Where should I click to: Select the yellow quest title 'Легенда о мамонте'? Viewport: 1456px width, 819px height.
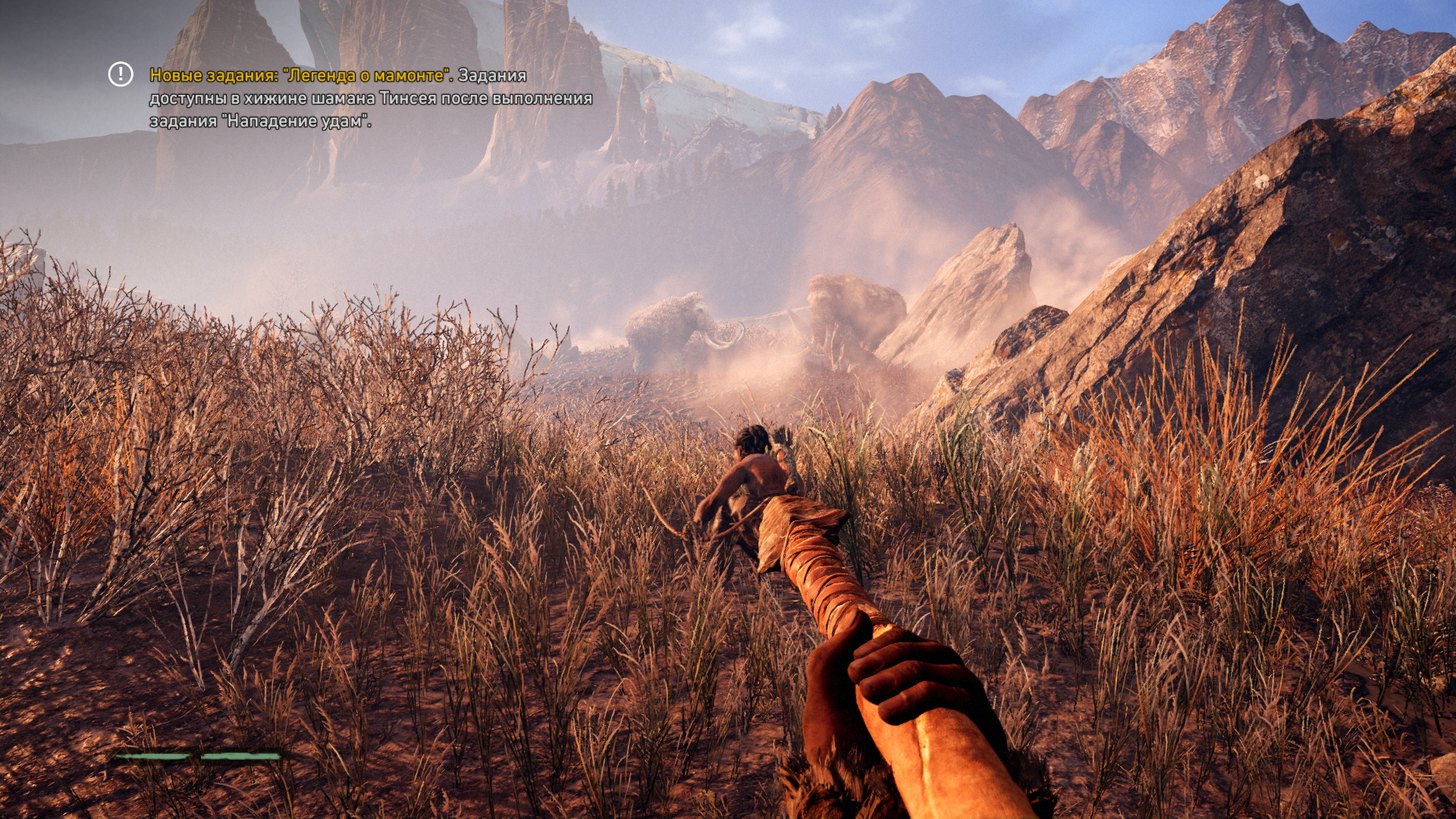pyautogui.click(x=362, y=76)
